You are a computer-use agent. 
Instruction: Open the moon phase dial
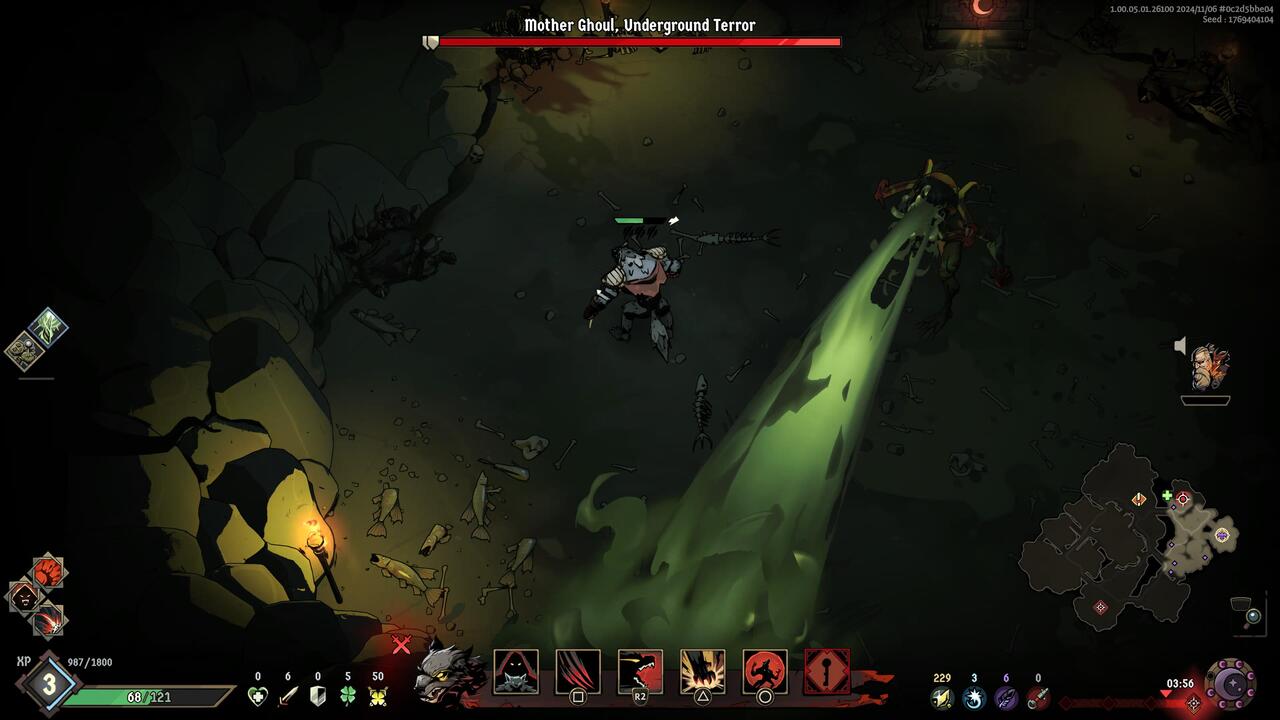[x=1231, y=684]
